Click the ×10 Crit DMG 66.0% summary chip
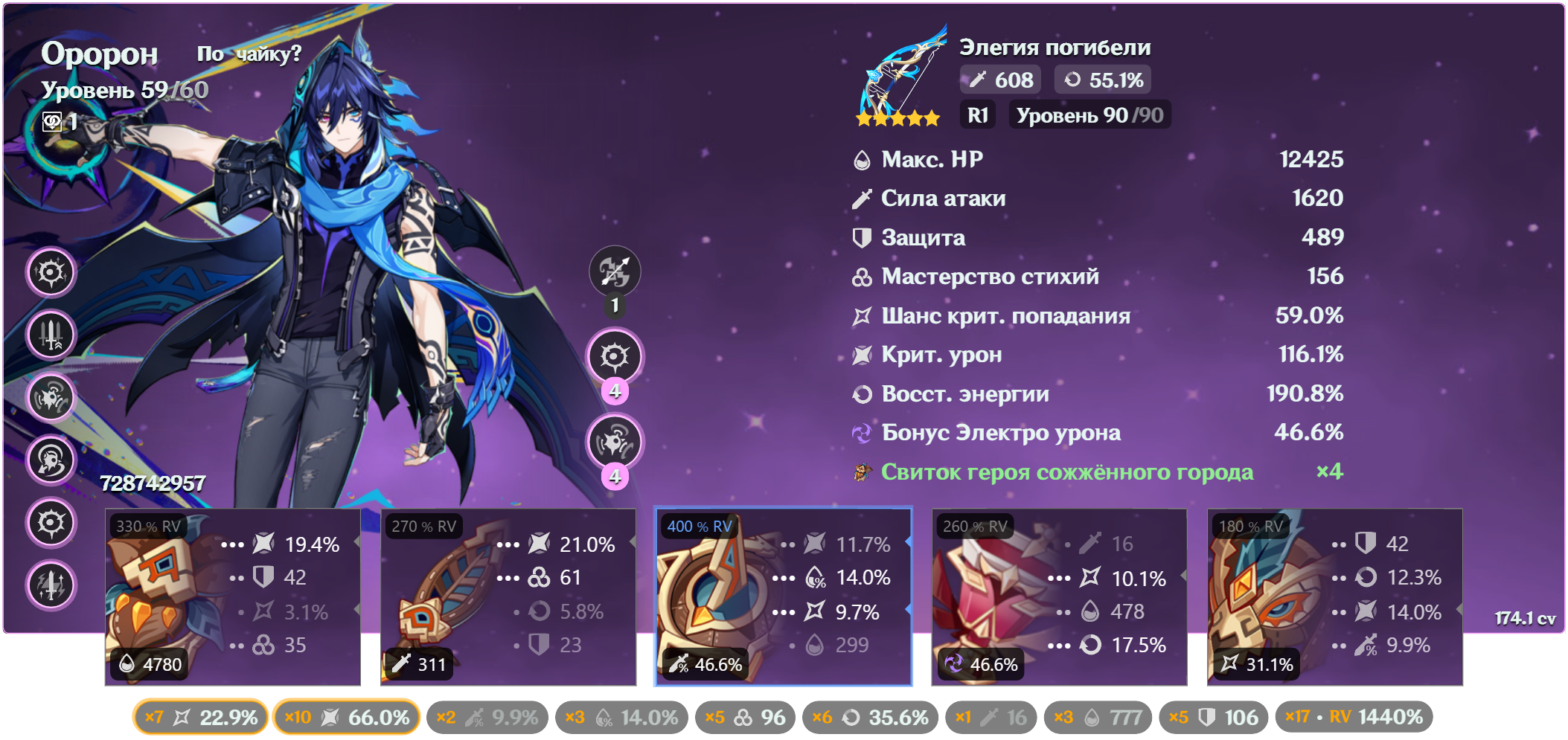 tap(345, 716)
